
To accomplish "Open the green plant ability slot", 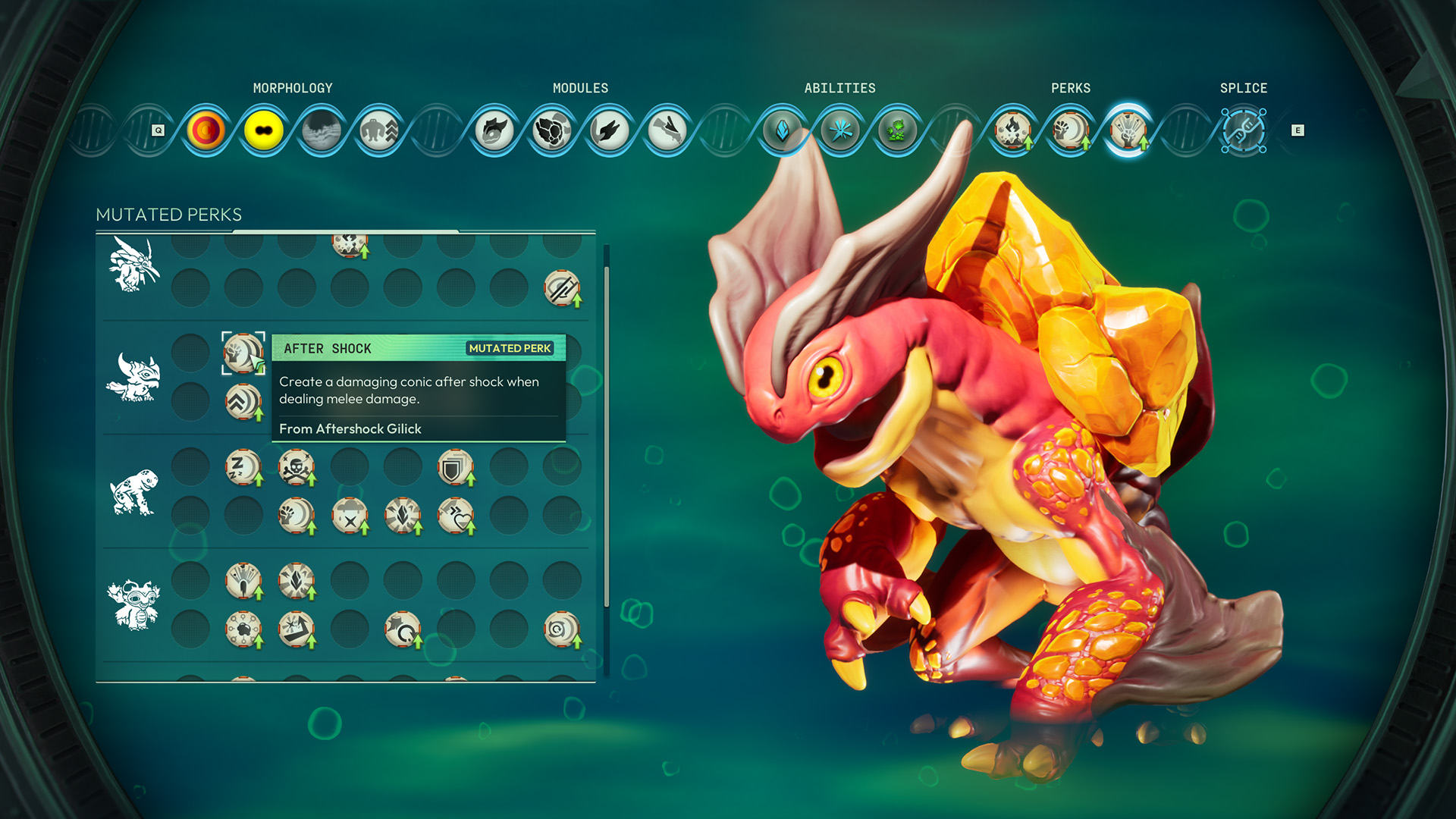I will 897,130.
